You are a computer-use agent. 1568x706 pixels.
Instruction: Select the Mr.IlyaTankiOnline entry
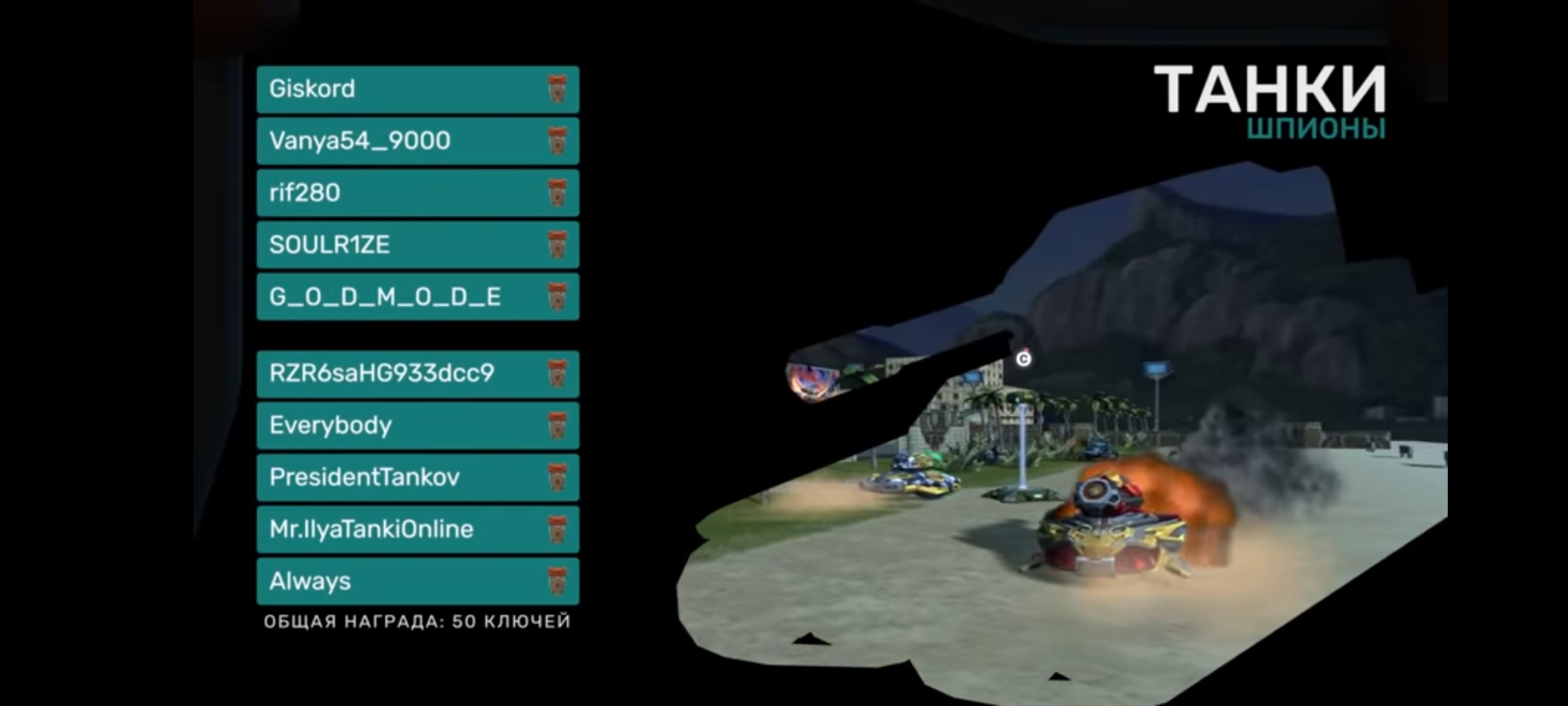click(417, 529)
